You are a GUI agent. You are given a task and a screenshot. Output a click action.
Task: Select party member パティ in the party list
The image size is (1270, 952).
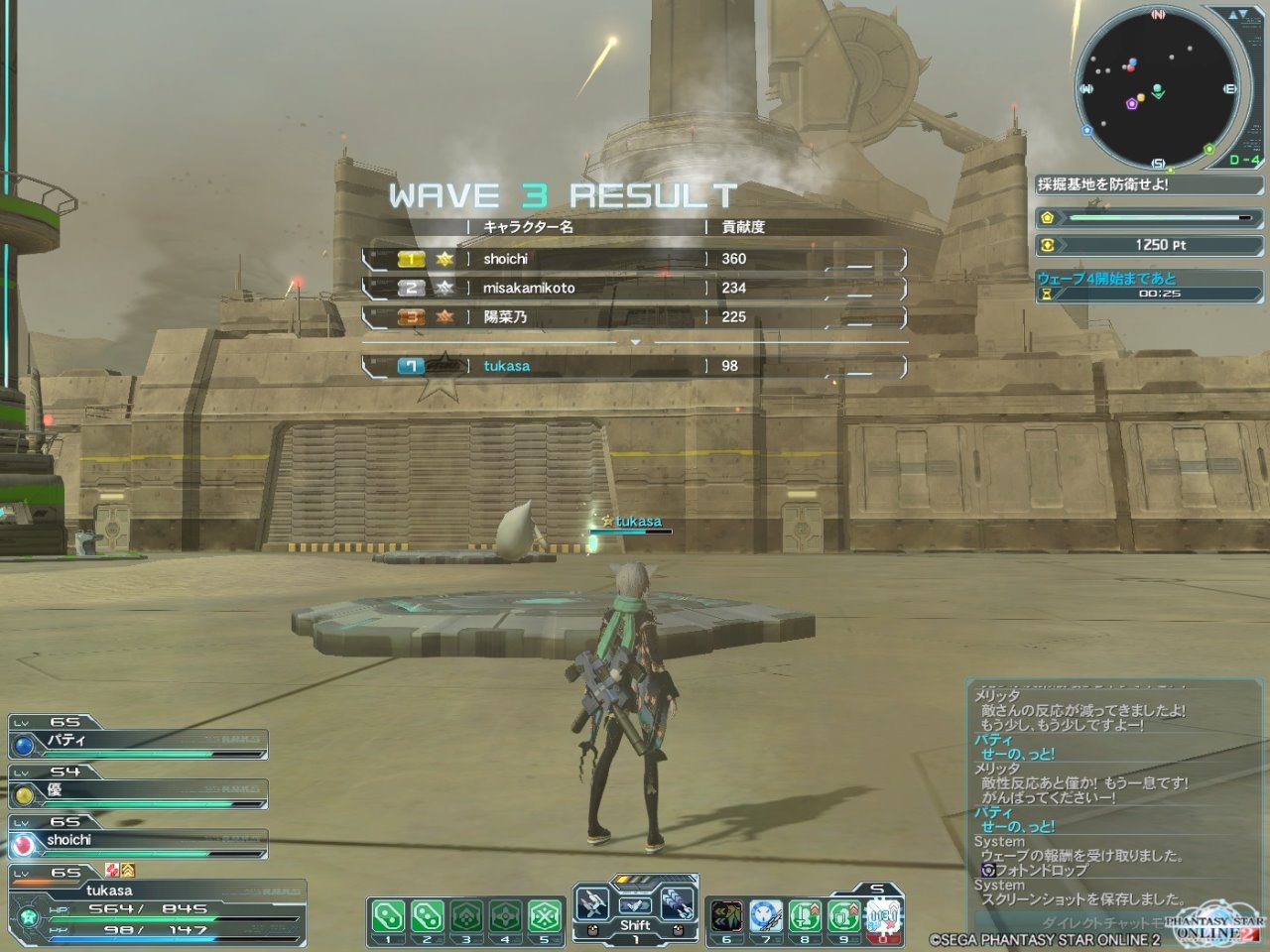(139, 742)
